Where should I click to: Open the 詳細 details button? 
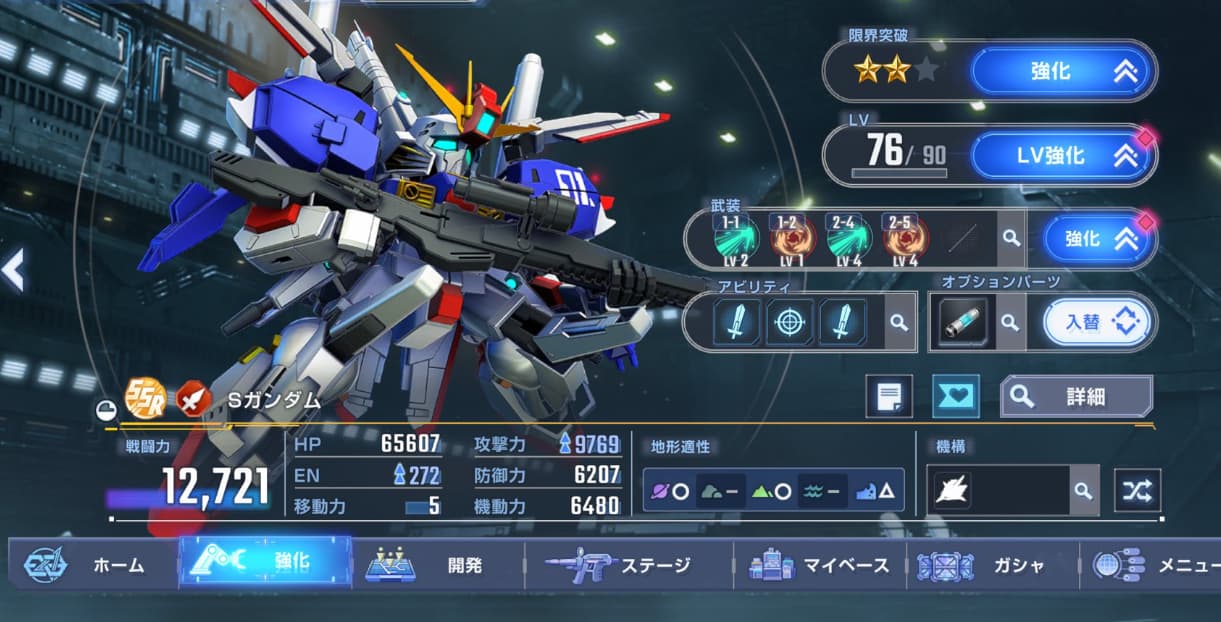click(x=1077, y=396)
